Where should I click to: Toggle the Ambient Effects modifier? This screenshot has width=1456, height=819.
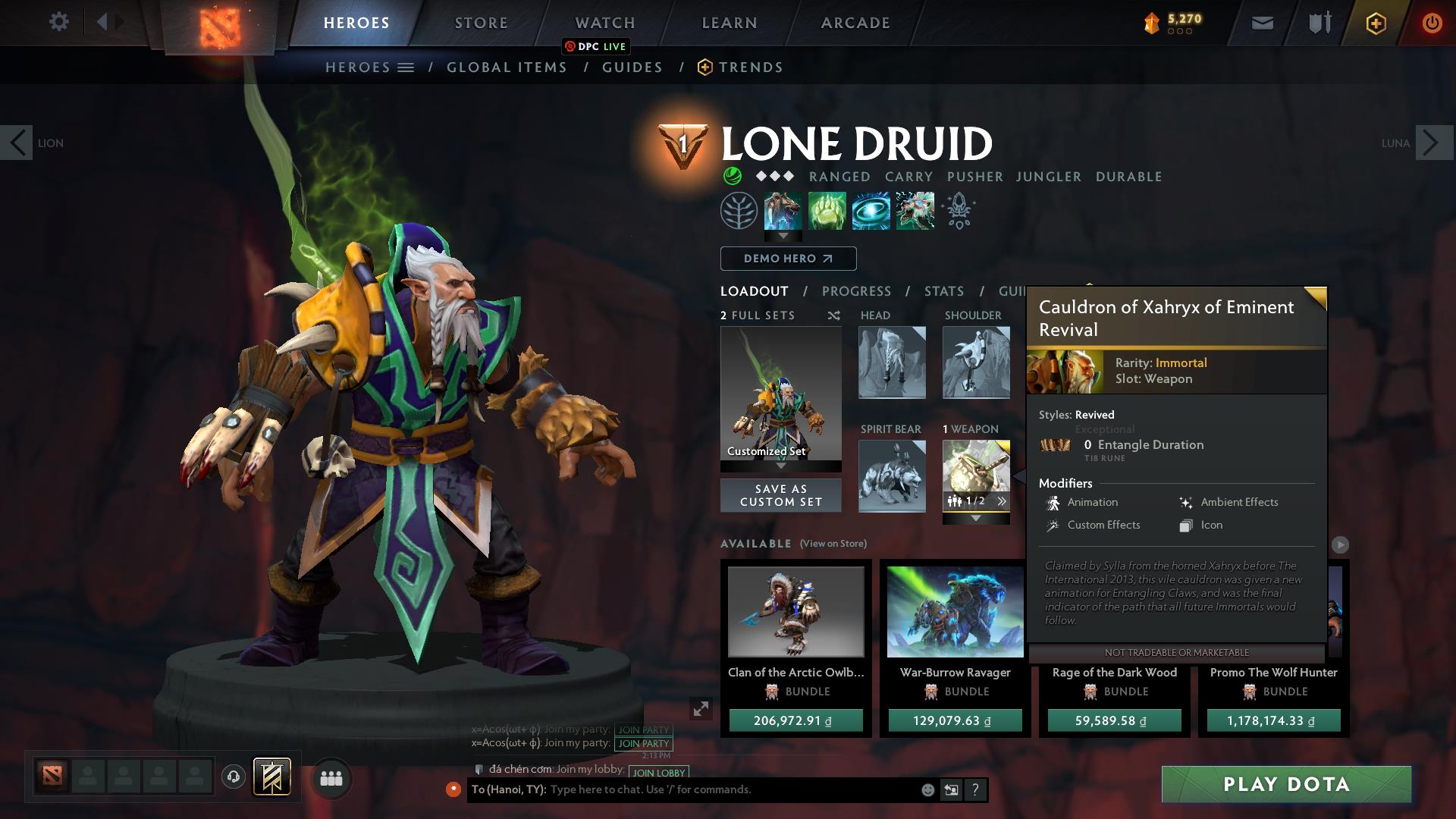(1239, 502)
